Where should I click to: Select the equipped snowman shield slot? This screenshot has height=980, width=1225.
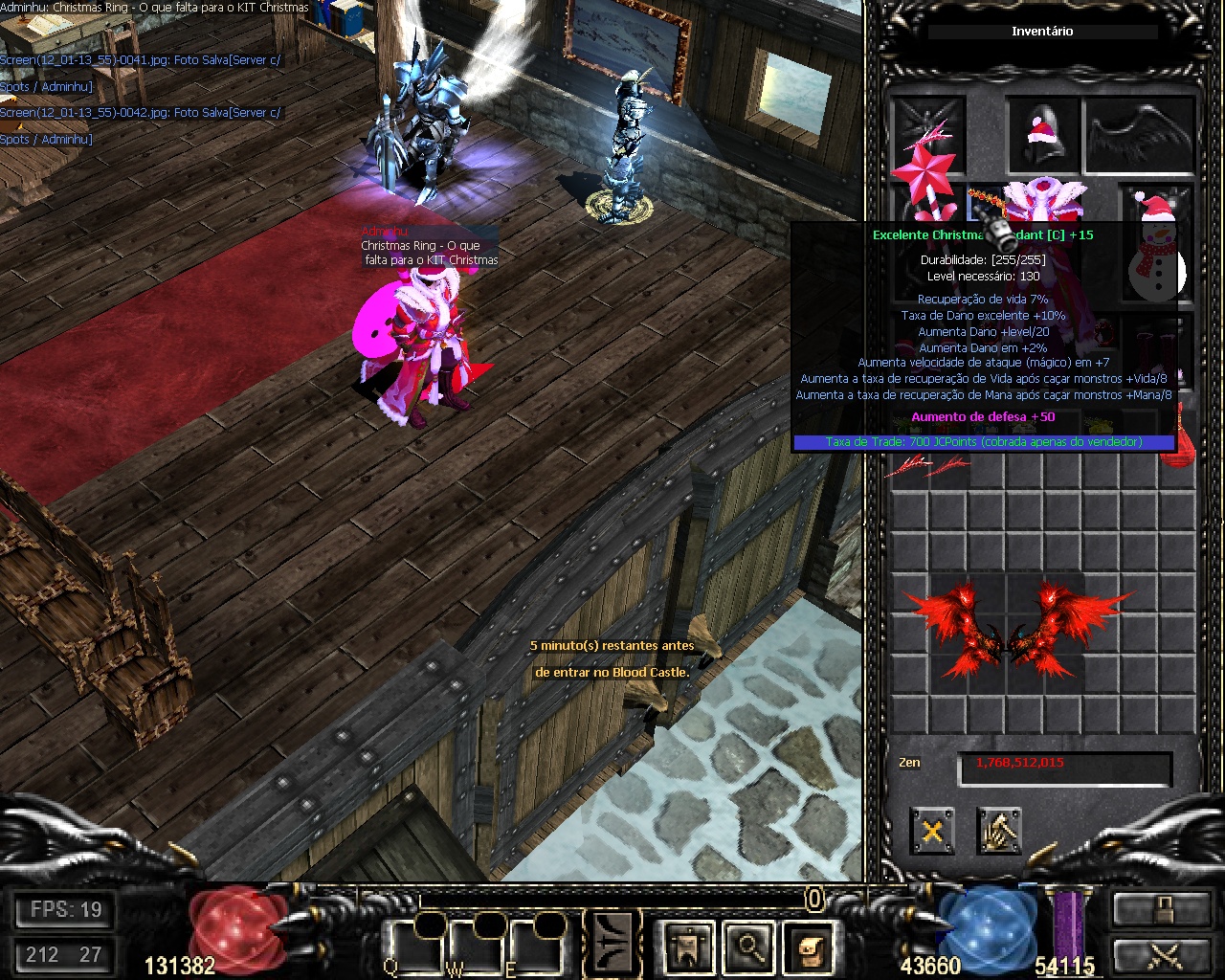coord(1157,245)
